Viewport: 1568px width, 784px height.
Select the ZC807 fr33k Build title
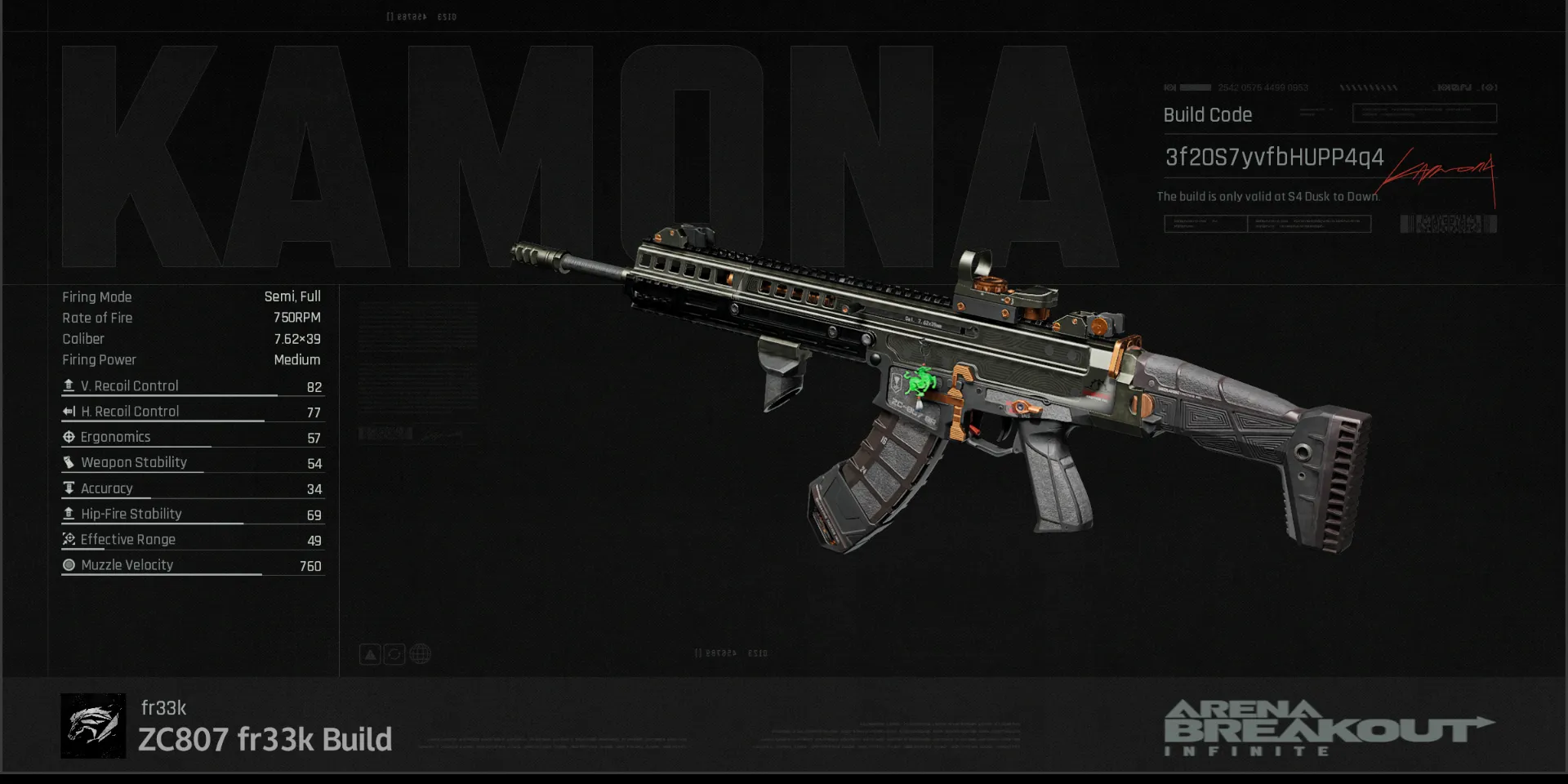pyautogui.click(x=265, y=739)
